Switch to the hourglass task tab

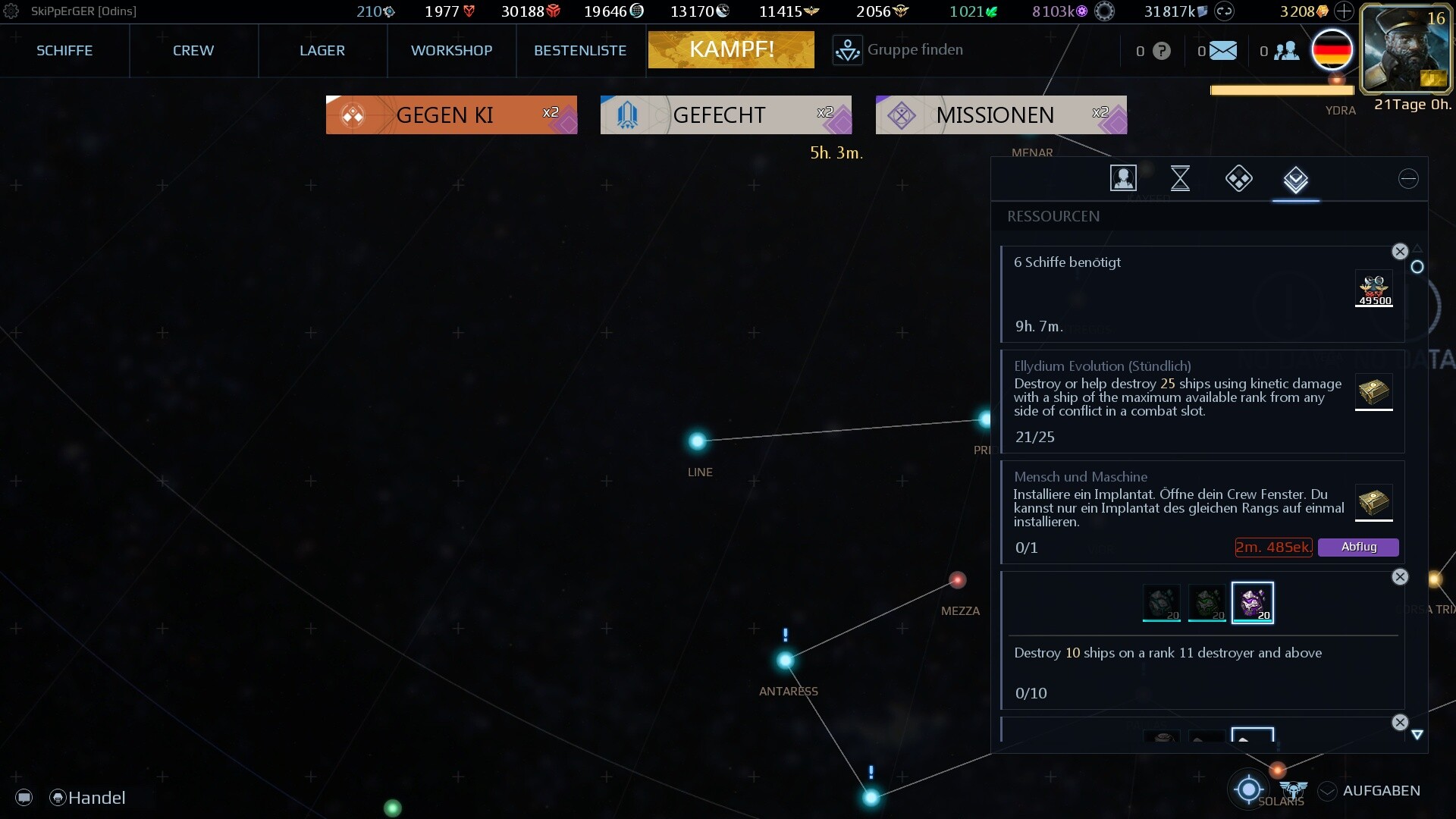click(1180, 179)
